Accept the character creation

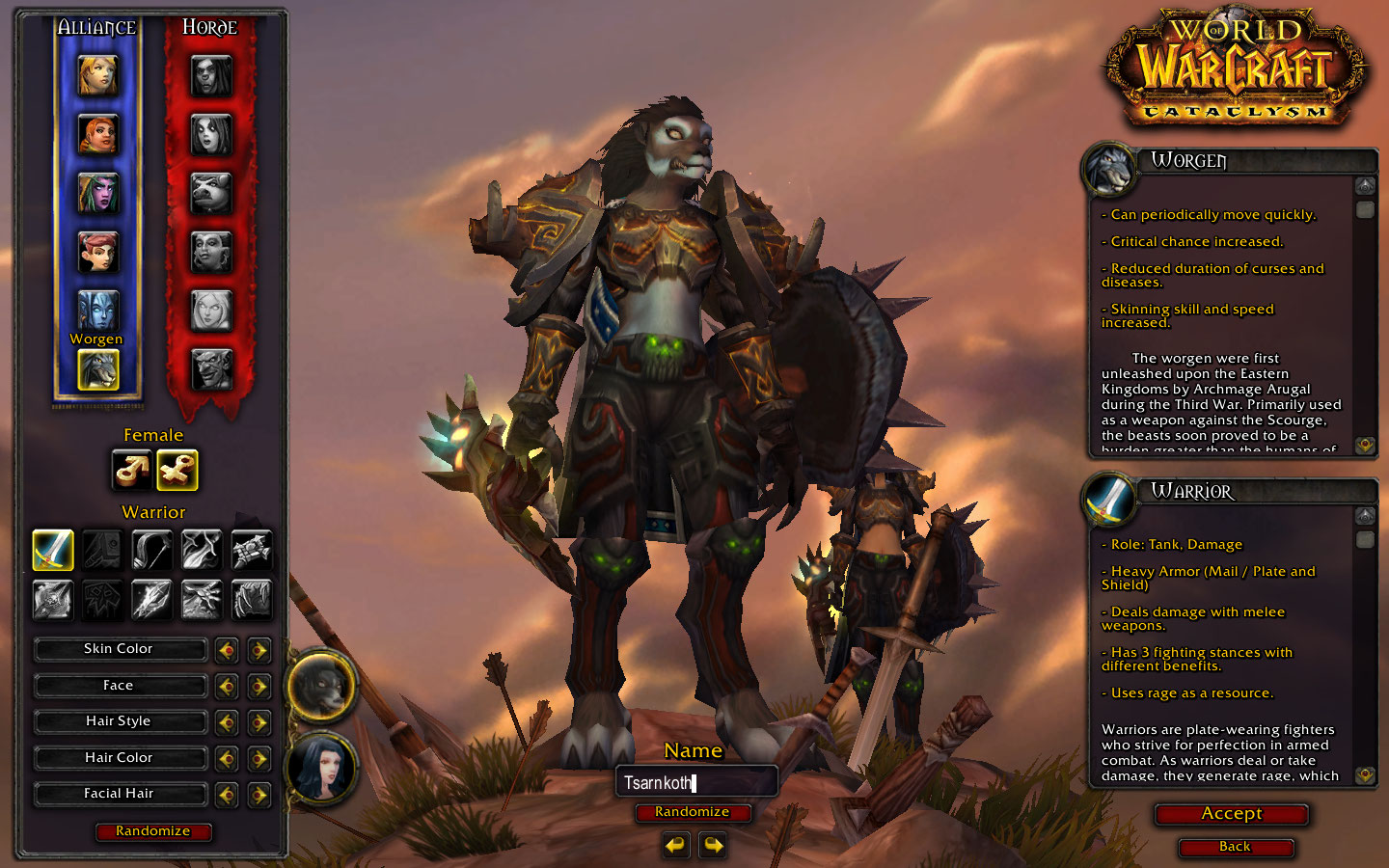(x=1231, y=814)
